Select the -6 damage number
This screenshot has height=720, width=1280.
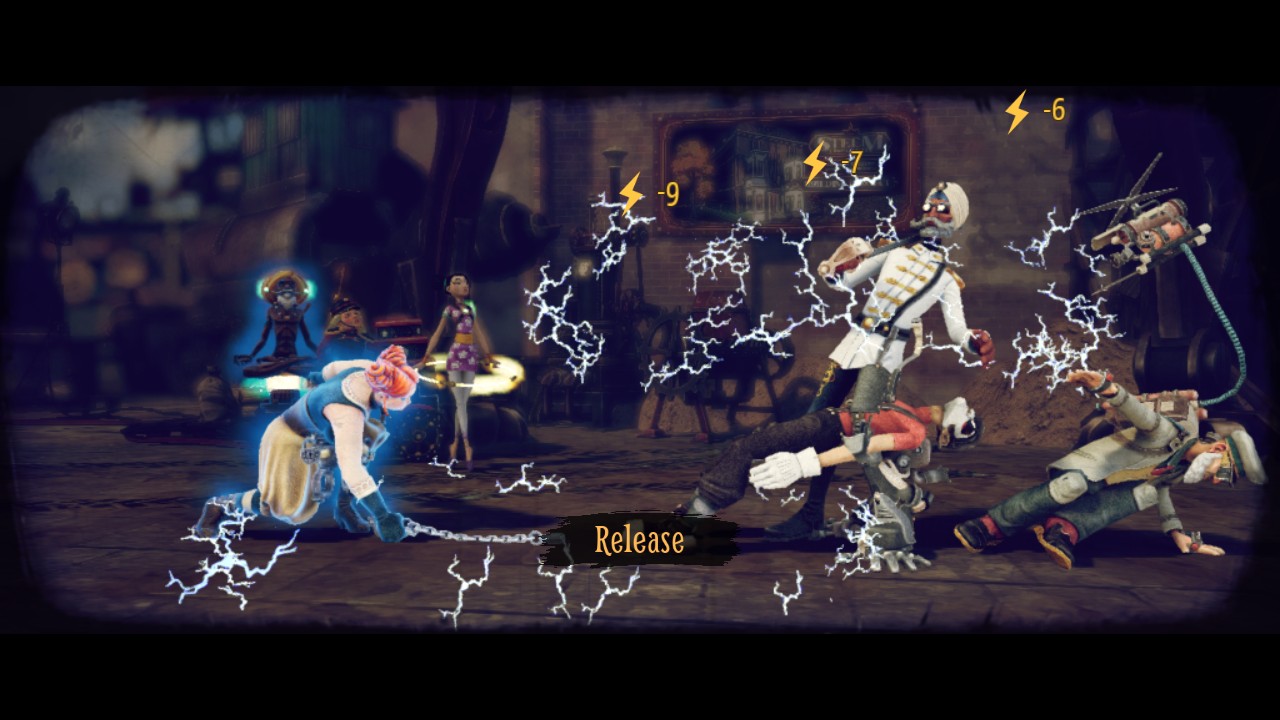(1053, 109)
